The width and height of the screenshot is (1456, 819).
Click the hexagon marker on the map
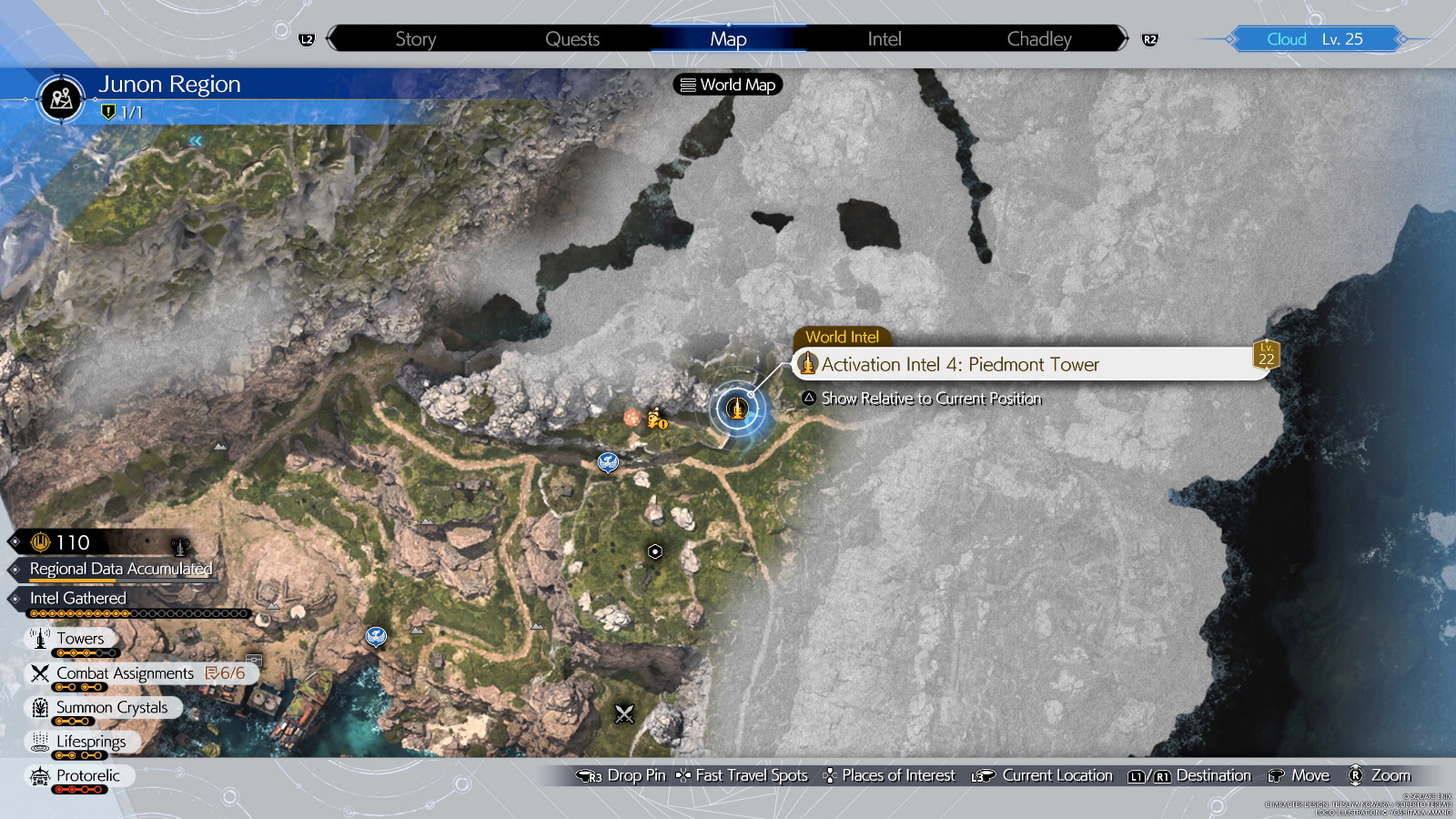pos(654,551)
